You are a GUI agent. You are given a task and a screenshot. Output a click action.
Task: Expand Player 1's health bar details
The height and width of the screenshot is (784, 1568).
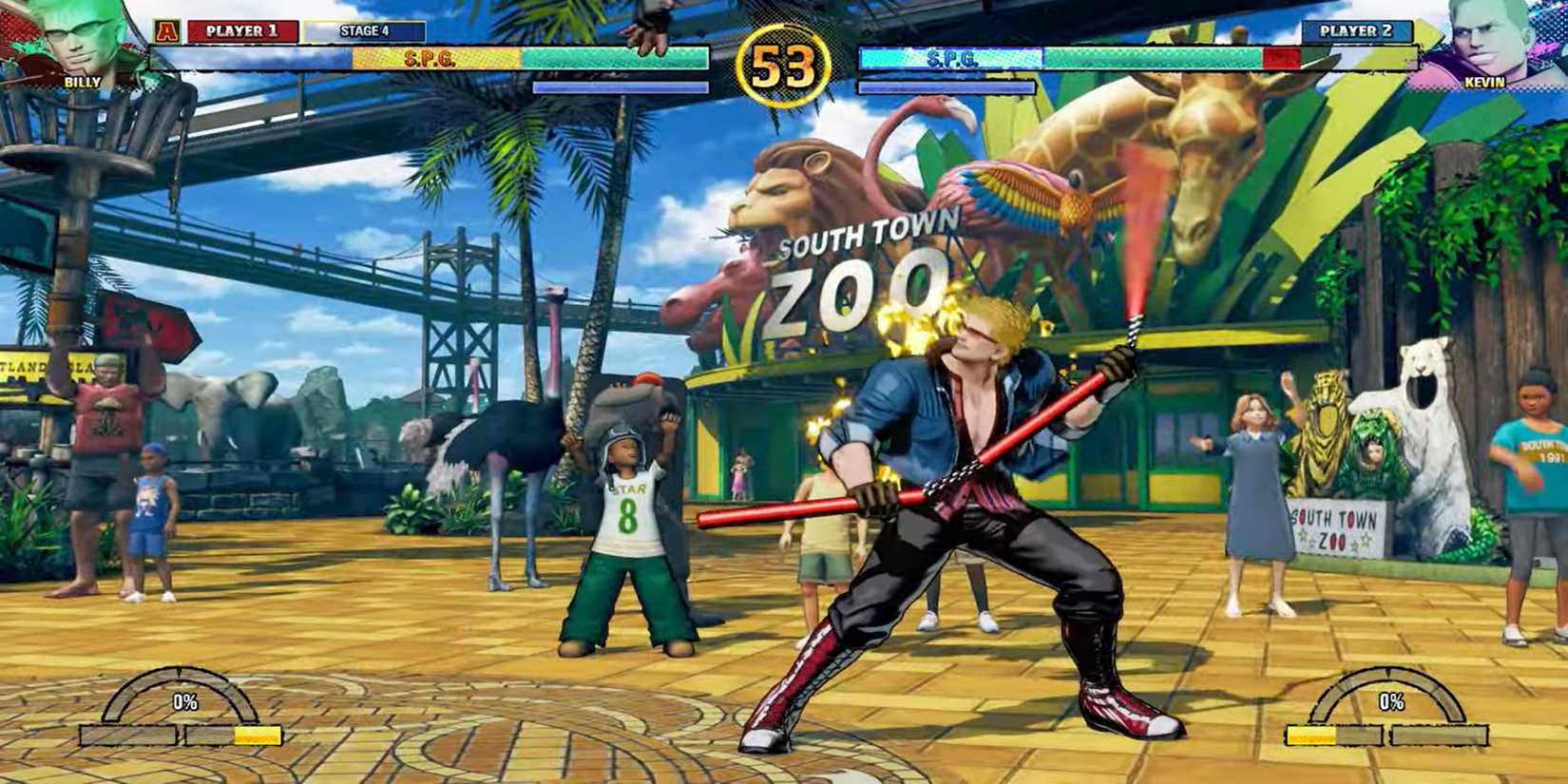[x=618, y=59]
